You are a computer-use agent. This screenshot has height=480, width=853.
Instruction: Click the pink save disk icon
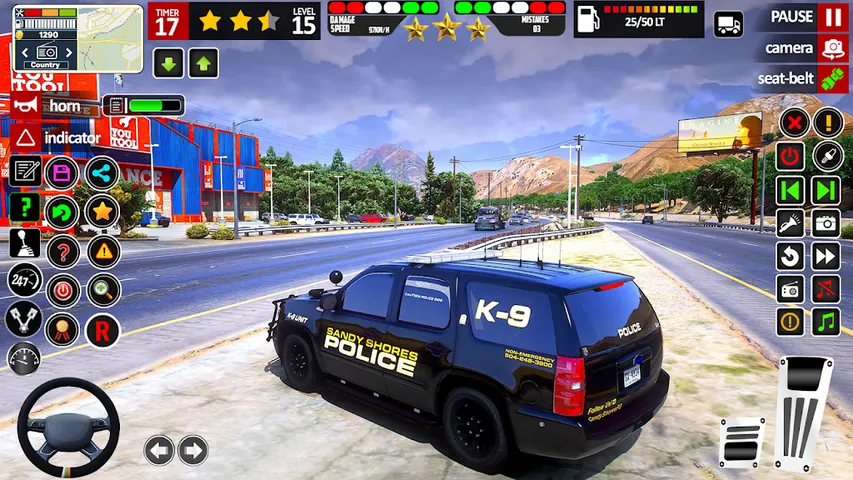point(62,172)
